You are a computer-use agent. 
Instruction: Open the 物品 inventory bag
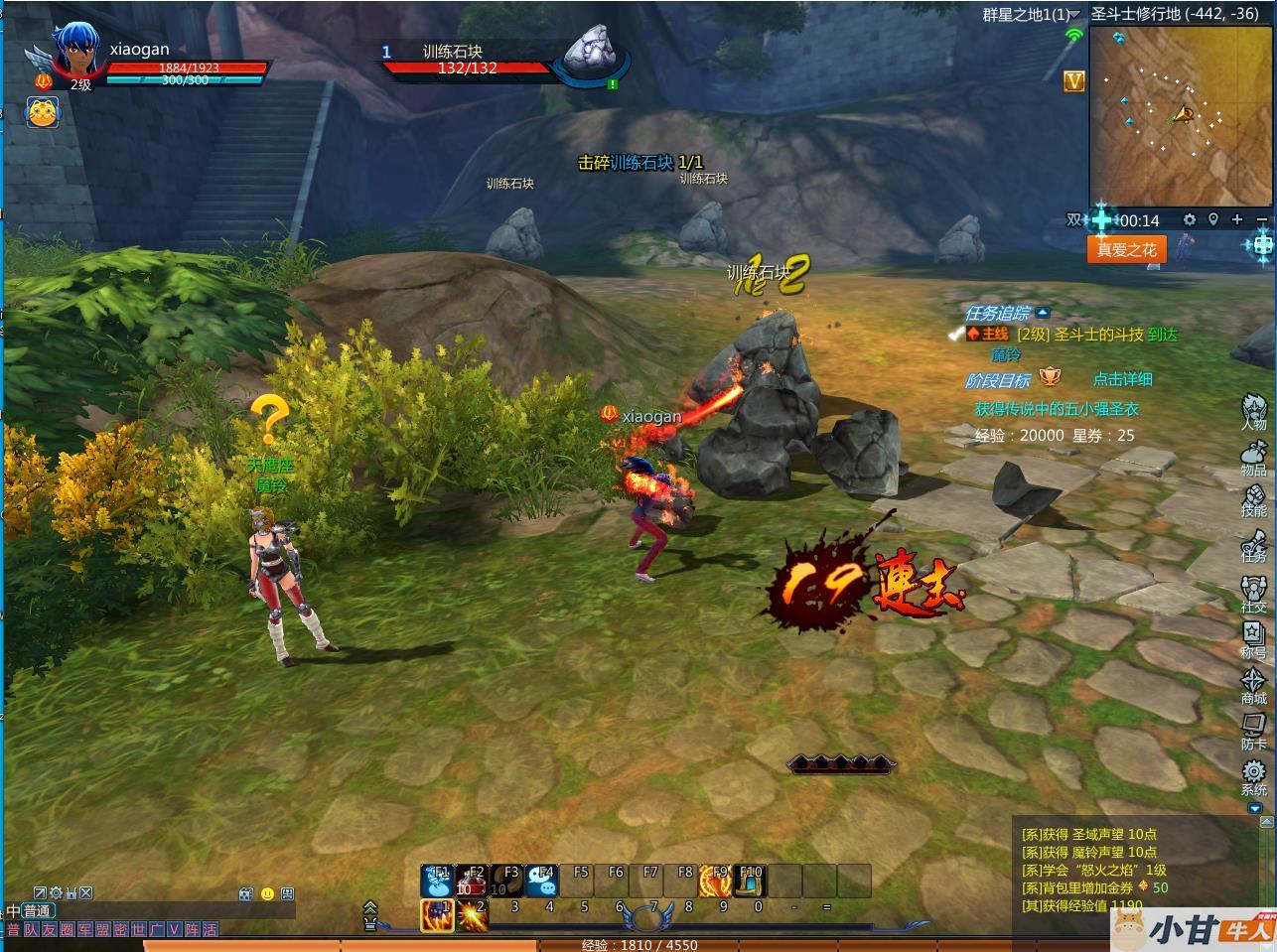1253,458
